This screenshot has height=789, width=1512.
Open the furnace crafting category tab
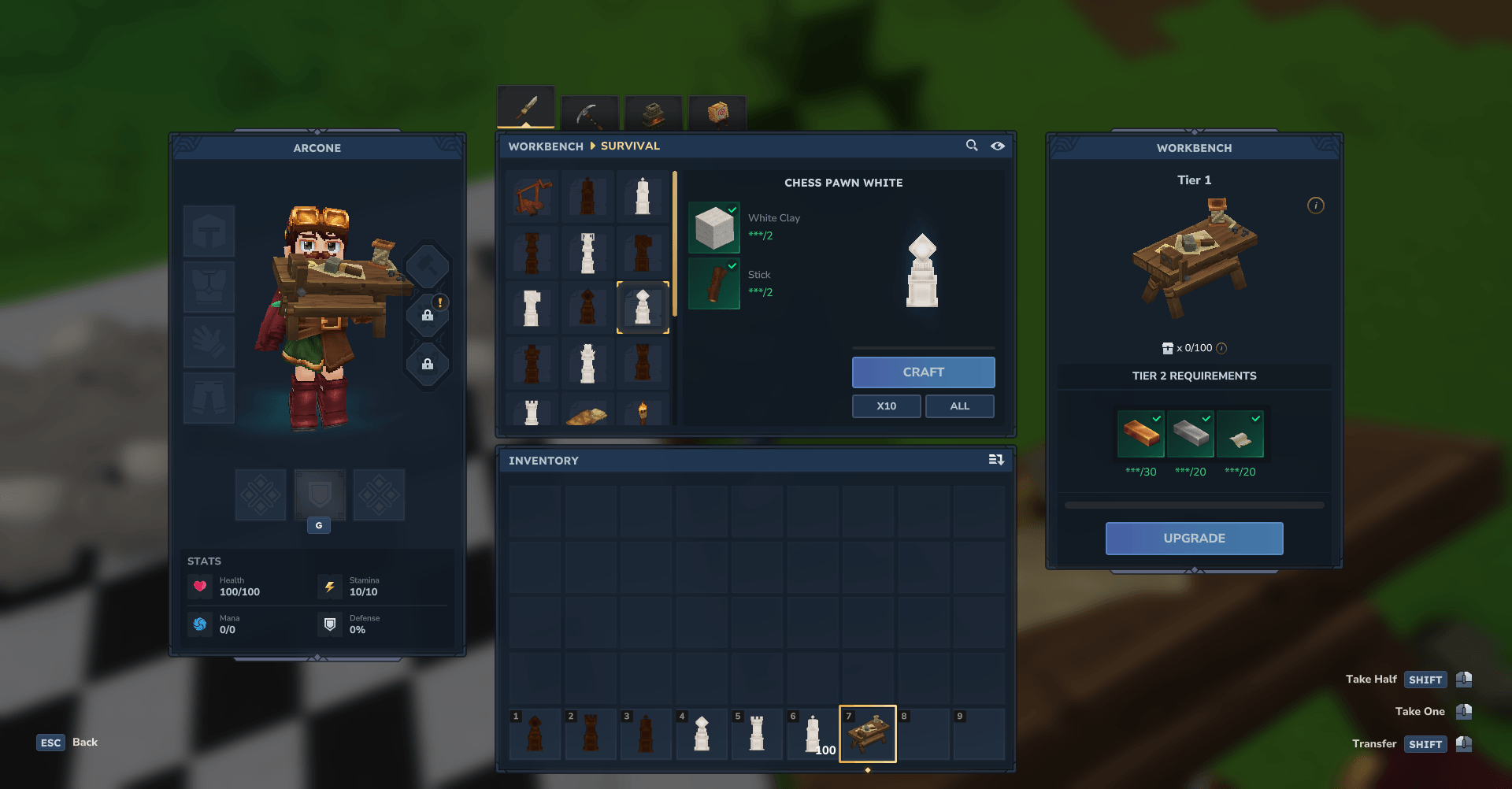pyautogui.click(x=653, y=114)
